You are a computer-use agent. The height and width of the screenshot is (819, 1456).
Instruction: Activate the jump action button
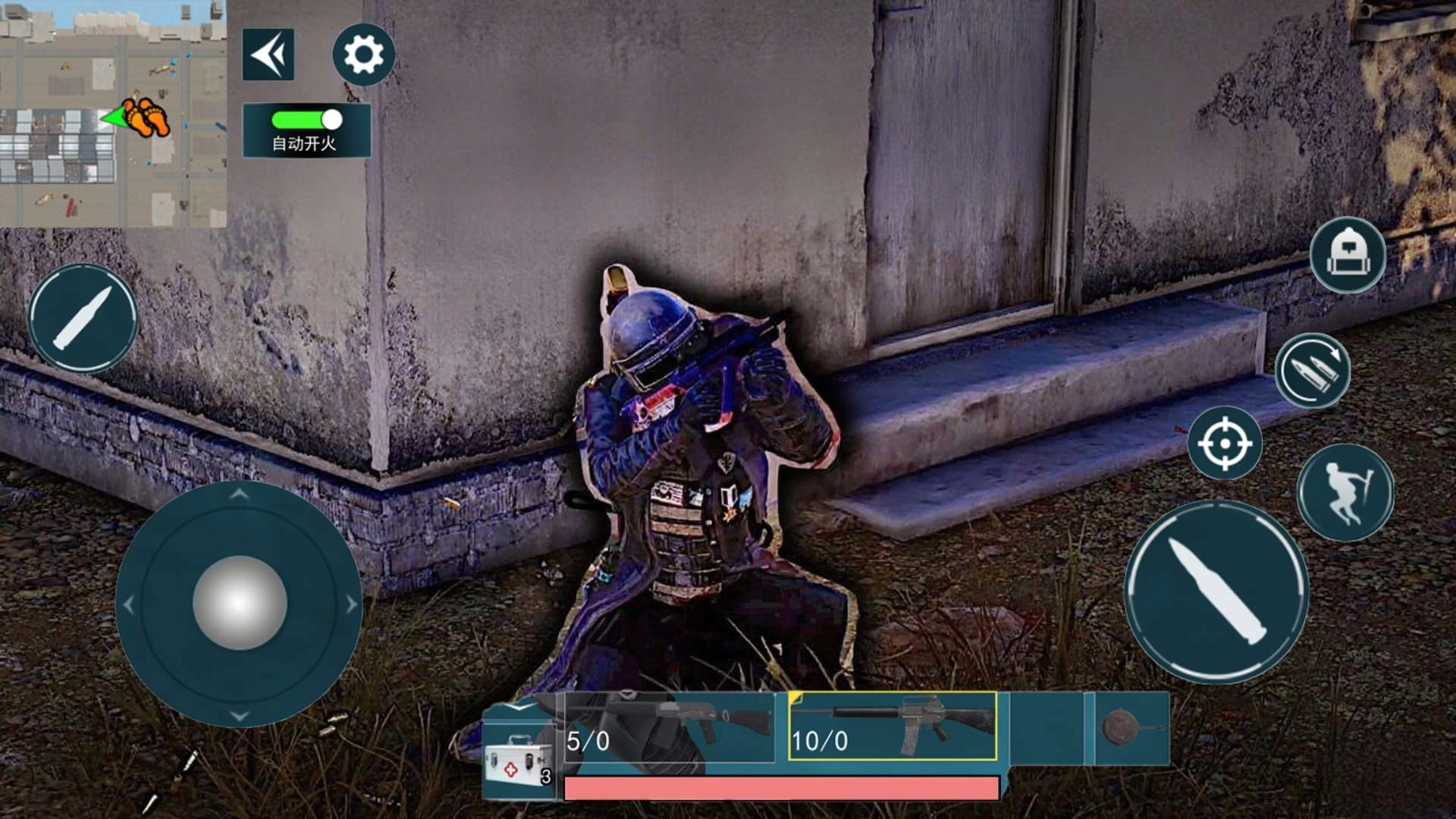pyautogui.click(x=1345, y=492)
